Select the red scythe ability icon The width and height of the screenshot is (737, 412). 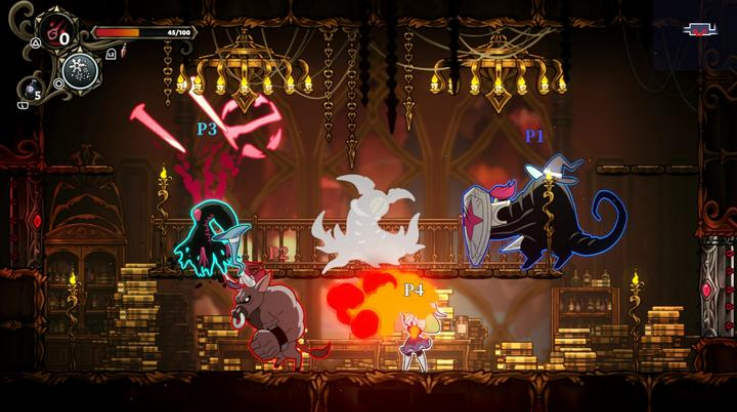click(x=55, y=31)
